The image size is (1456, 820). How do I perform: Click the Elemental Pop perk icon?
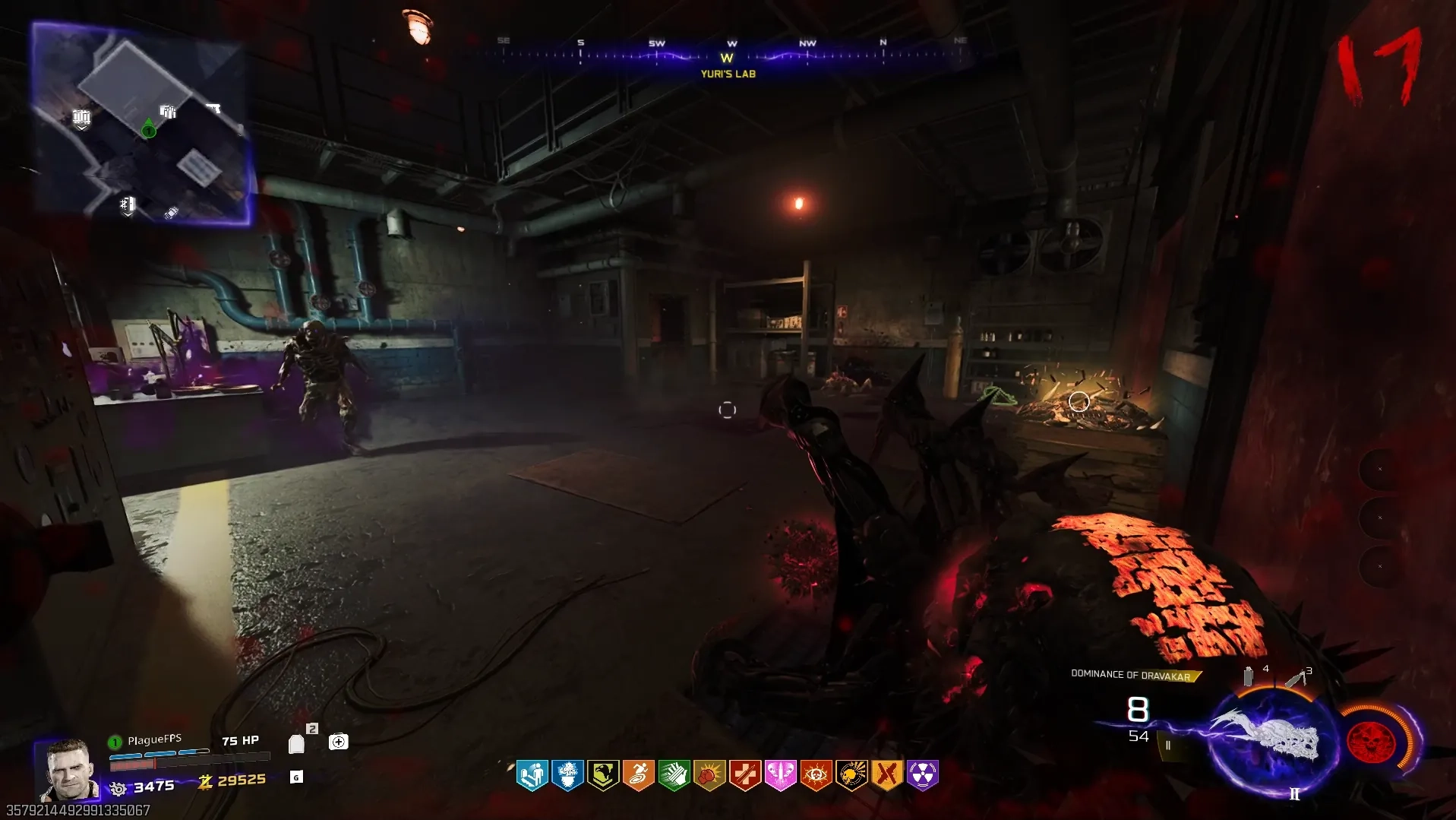tap(567, 775)
